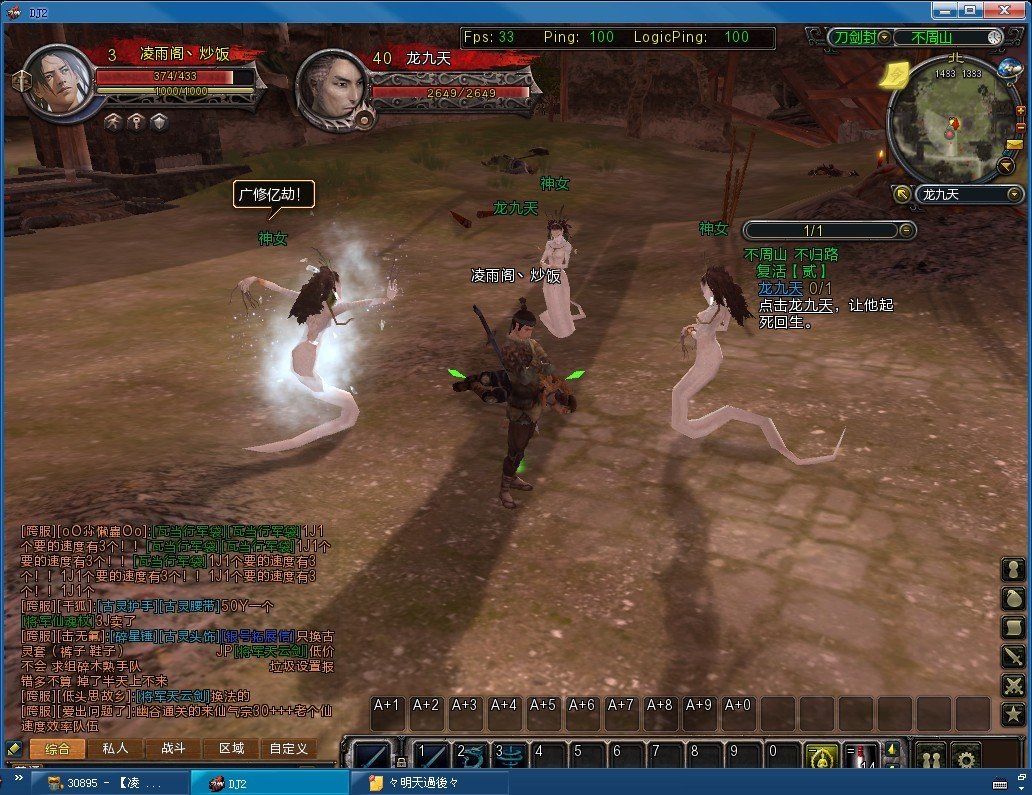Screen dimensions: 1032x795
Task: Select the 综合 chat tab
Action: tap(57, 748)
